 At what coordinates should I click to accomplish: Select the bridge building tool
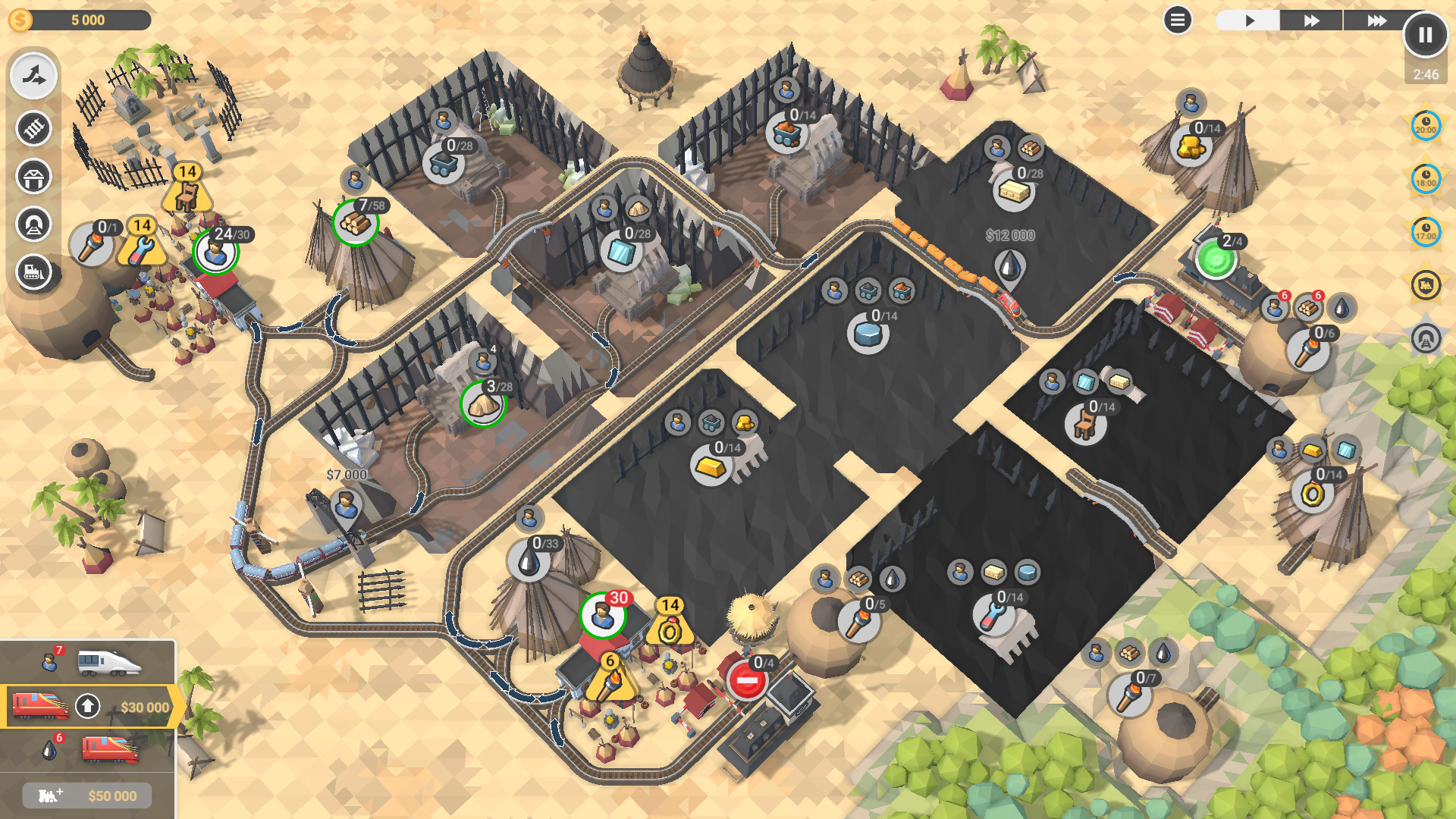coord(33,177)
